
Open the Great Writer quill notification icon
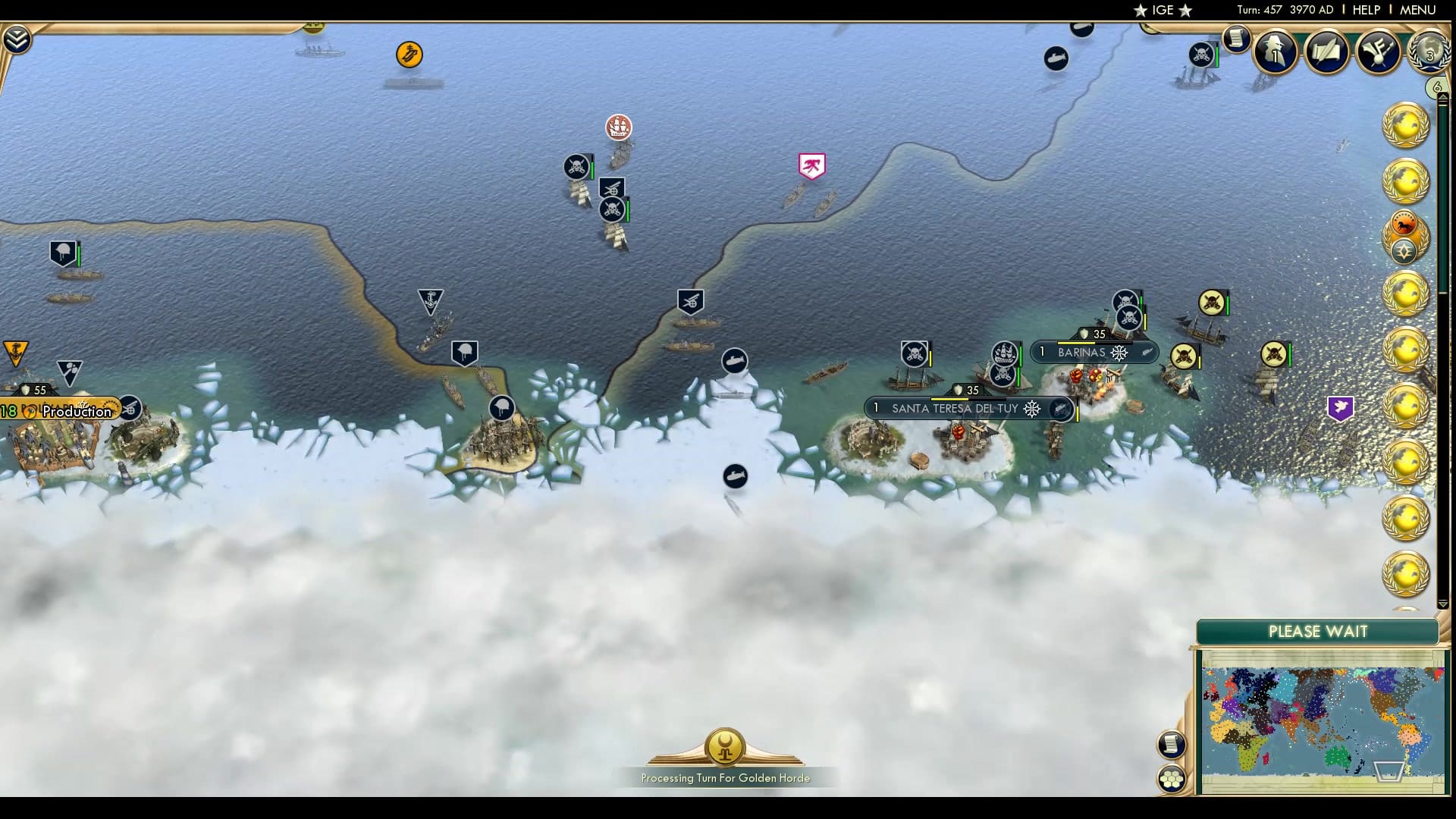pos(1326,52)
